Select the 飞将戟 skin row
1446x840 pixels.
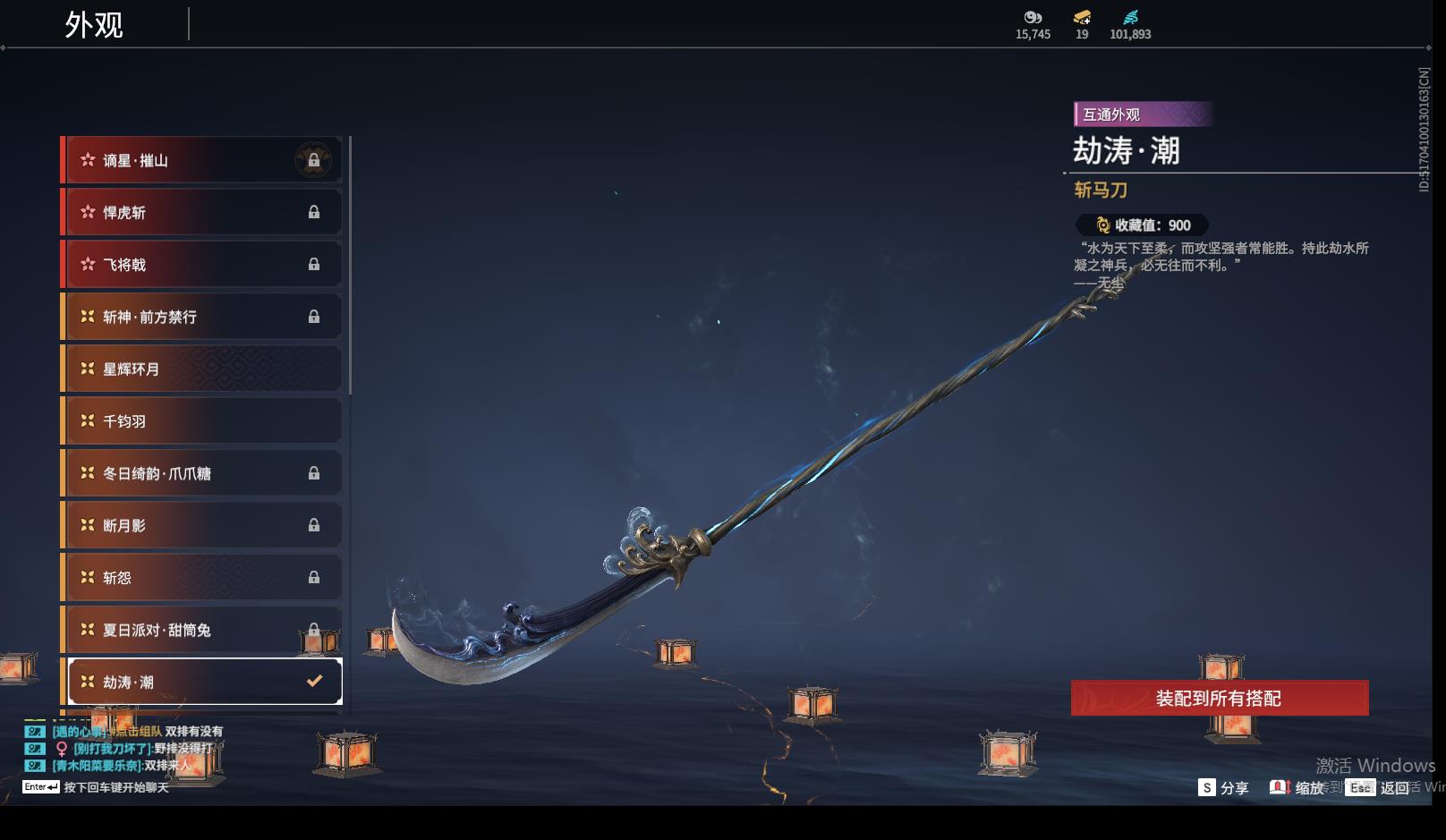(201, 265)
